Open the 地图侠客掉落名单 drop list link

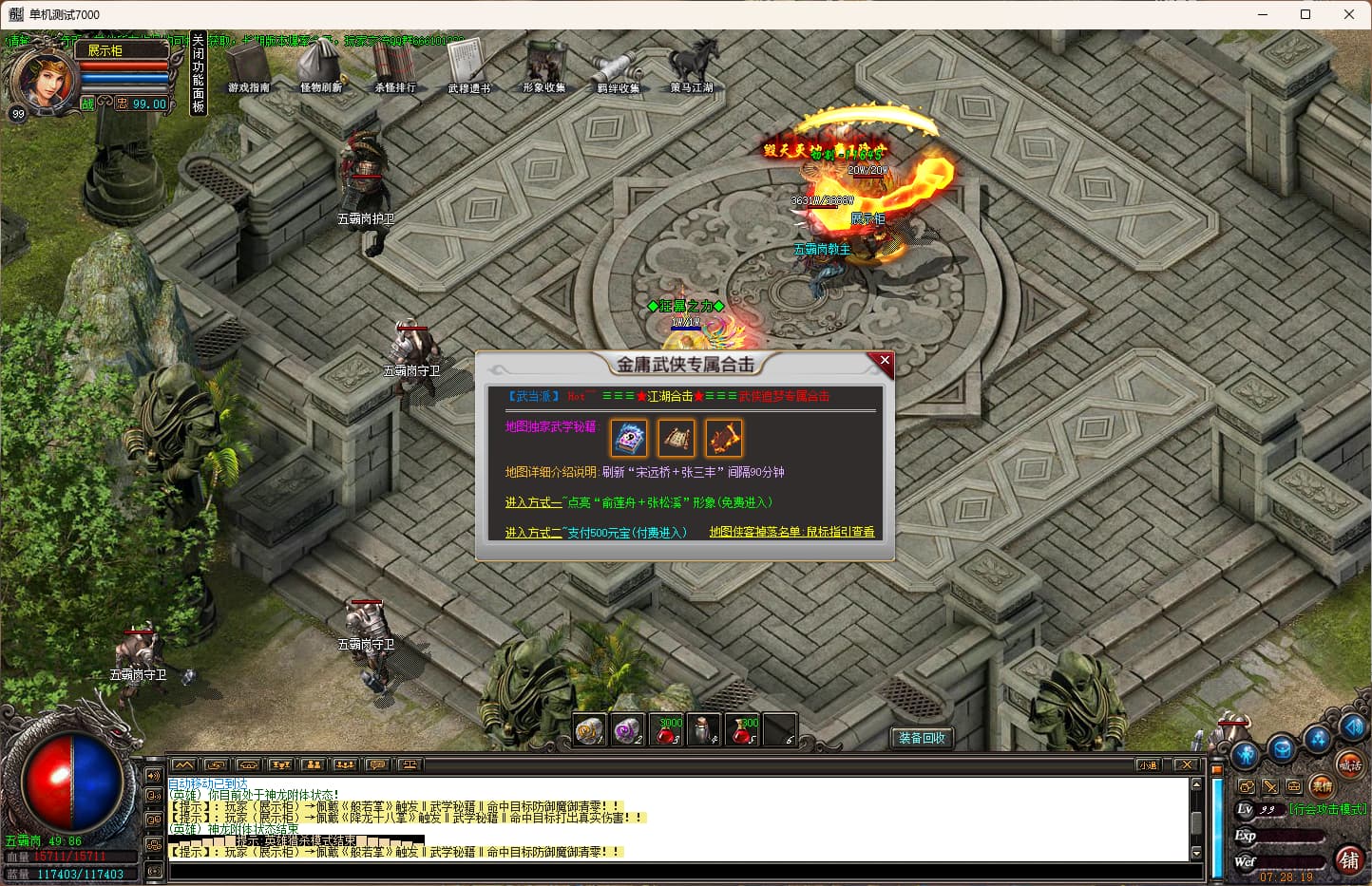tap(791, 532)
